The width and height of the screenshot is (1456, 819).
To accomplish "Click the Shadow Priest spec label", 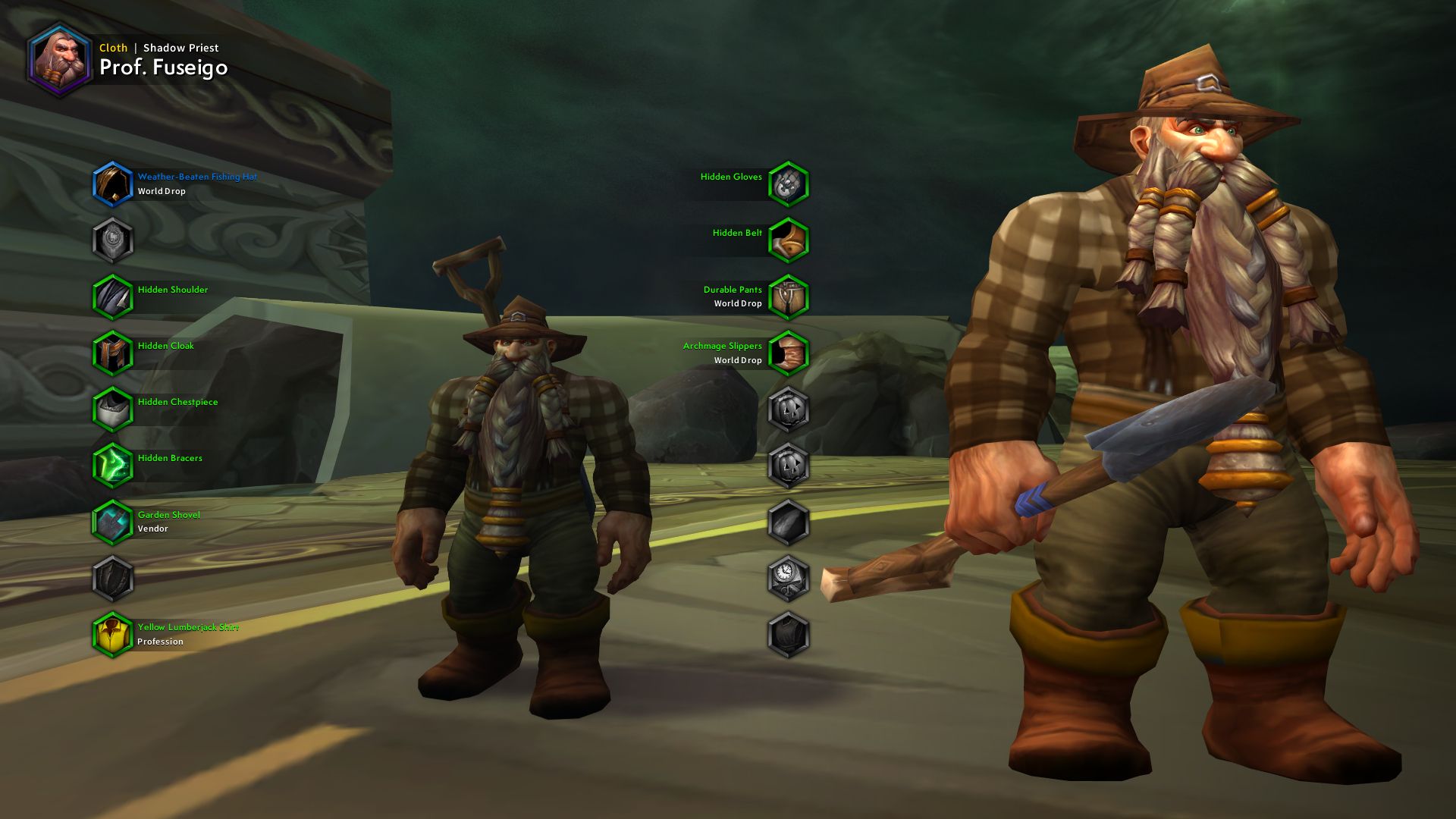I will pyautogui.click(x=180, y=47).
